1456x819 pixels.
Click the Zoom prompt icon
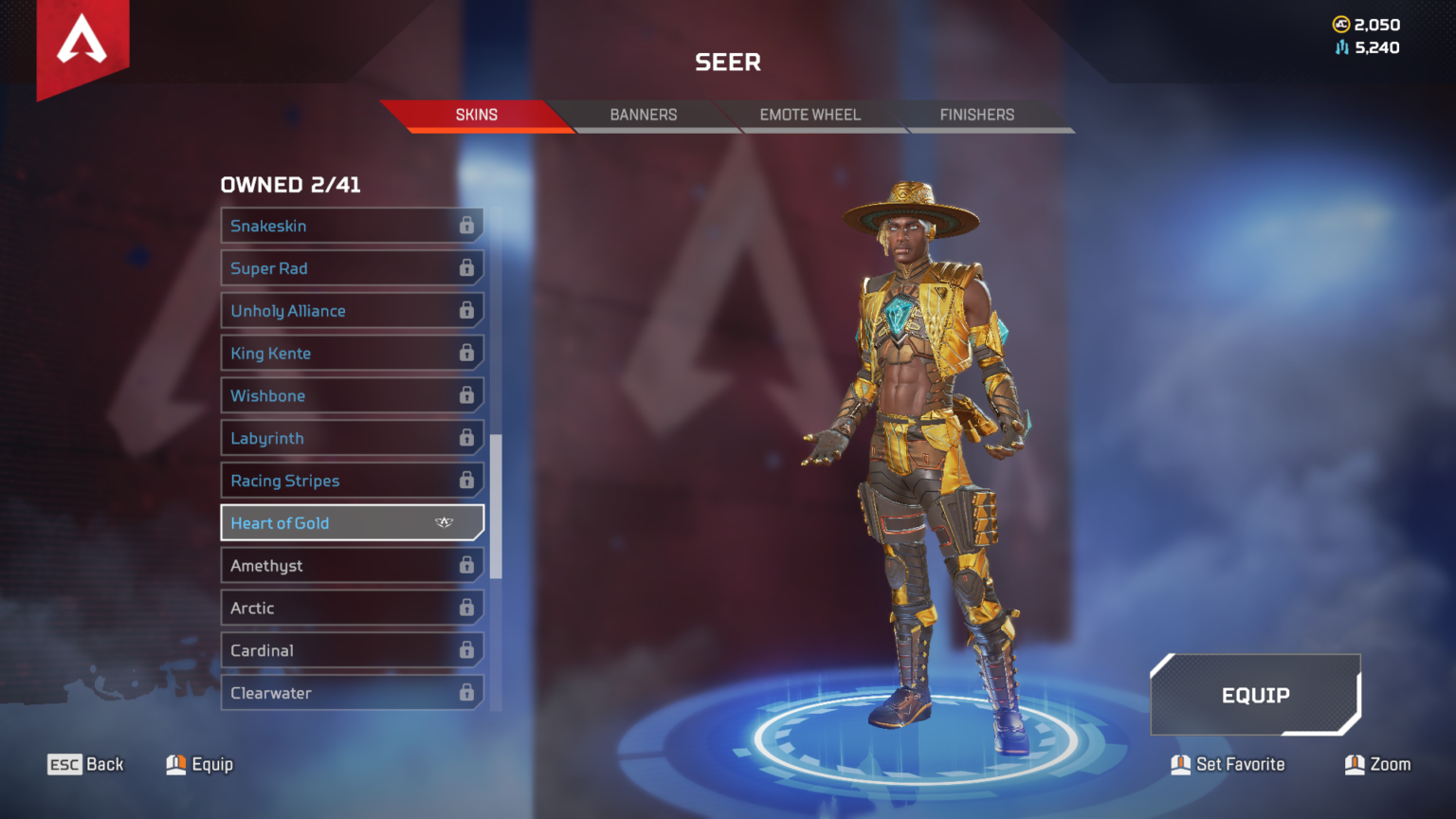tap(1354, 764)
